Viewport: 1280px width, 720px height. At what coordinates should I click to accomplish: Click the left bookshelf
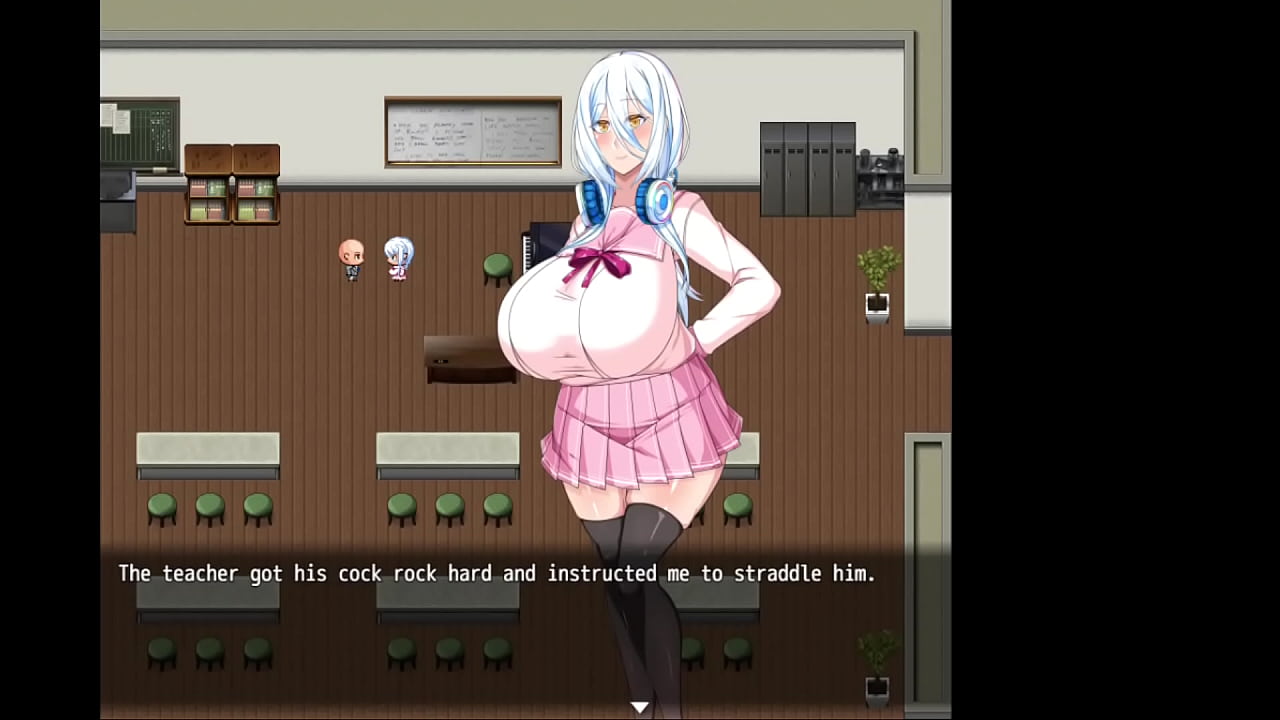pos(207,185)
